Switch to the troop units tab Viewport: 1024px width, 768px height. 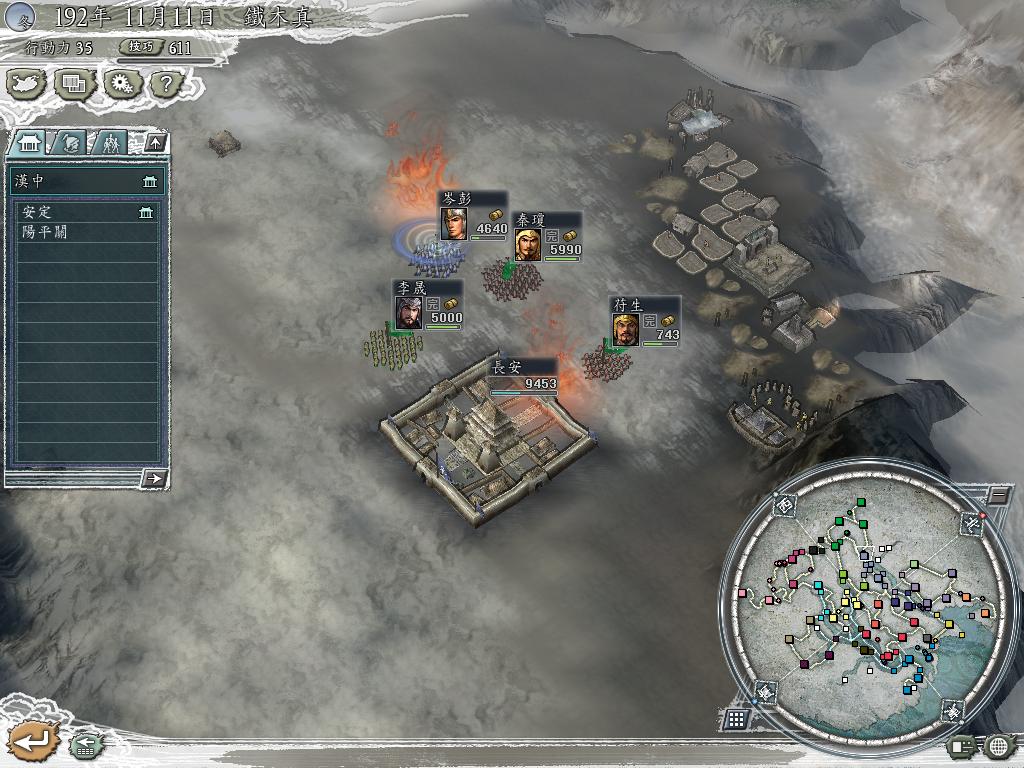point(110,144)
